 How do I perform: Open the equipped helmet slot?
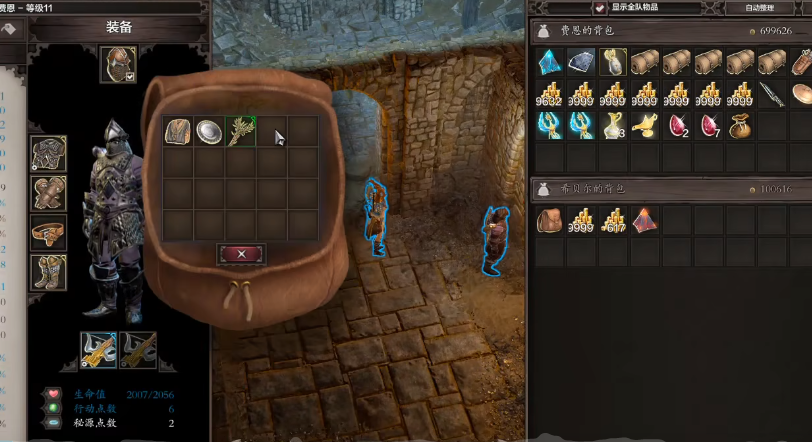[116, 63]
